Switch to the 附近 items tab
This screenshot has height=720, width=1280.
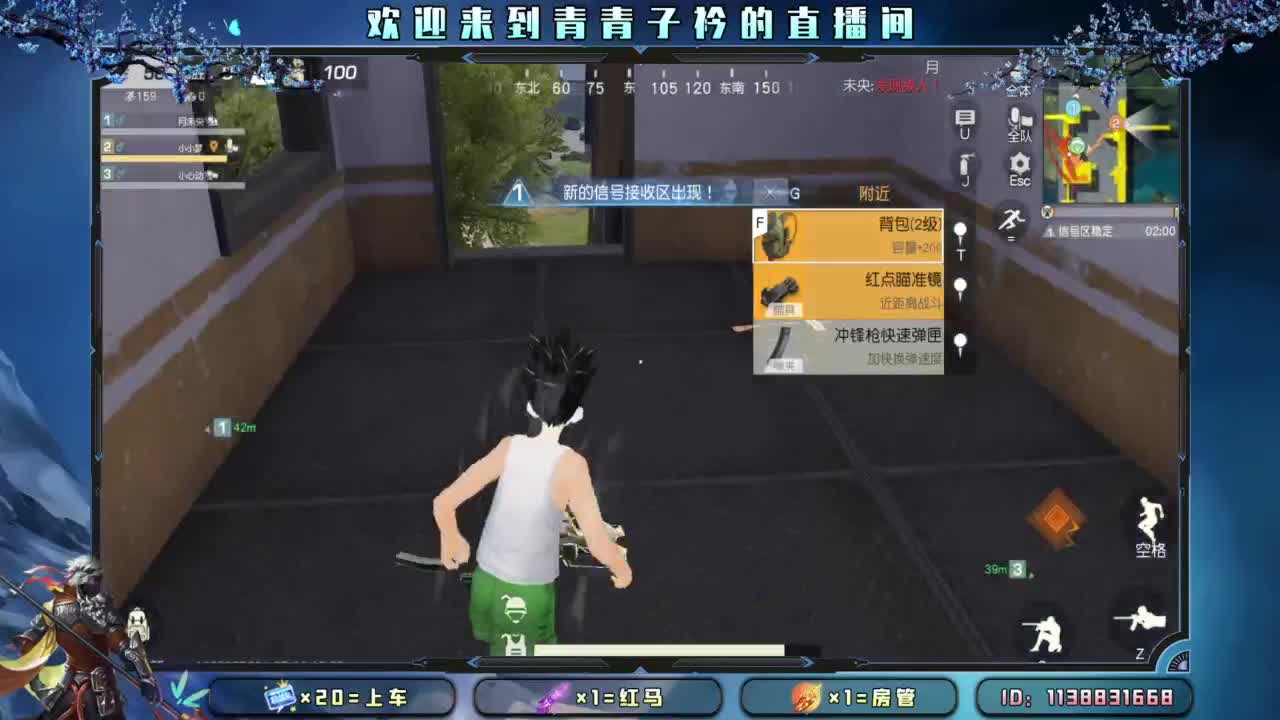[878, 194]
